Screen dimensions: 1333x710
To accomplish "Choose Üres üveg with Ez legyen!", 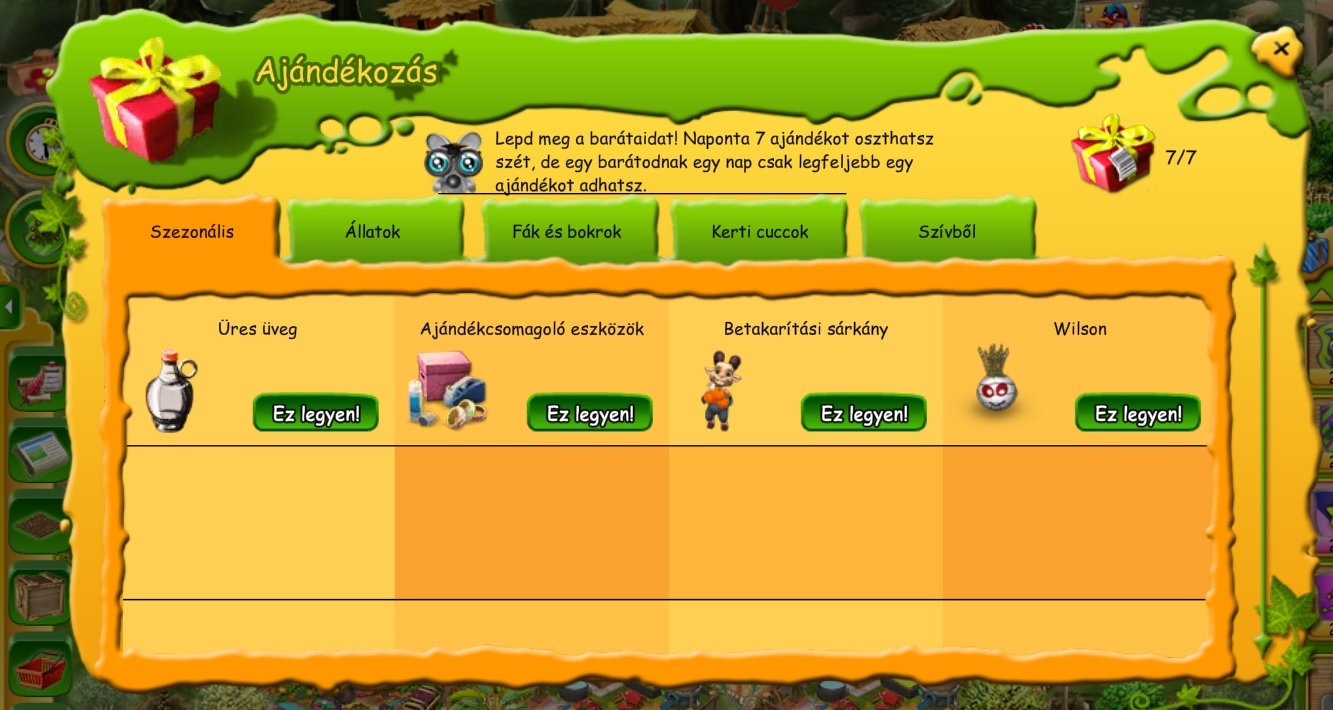I will (315, 413).
